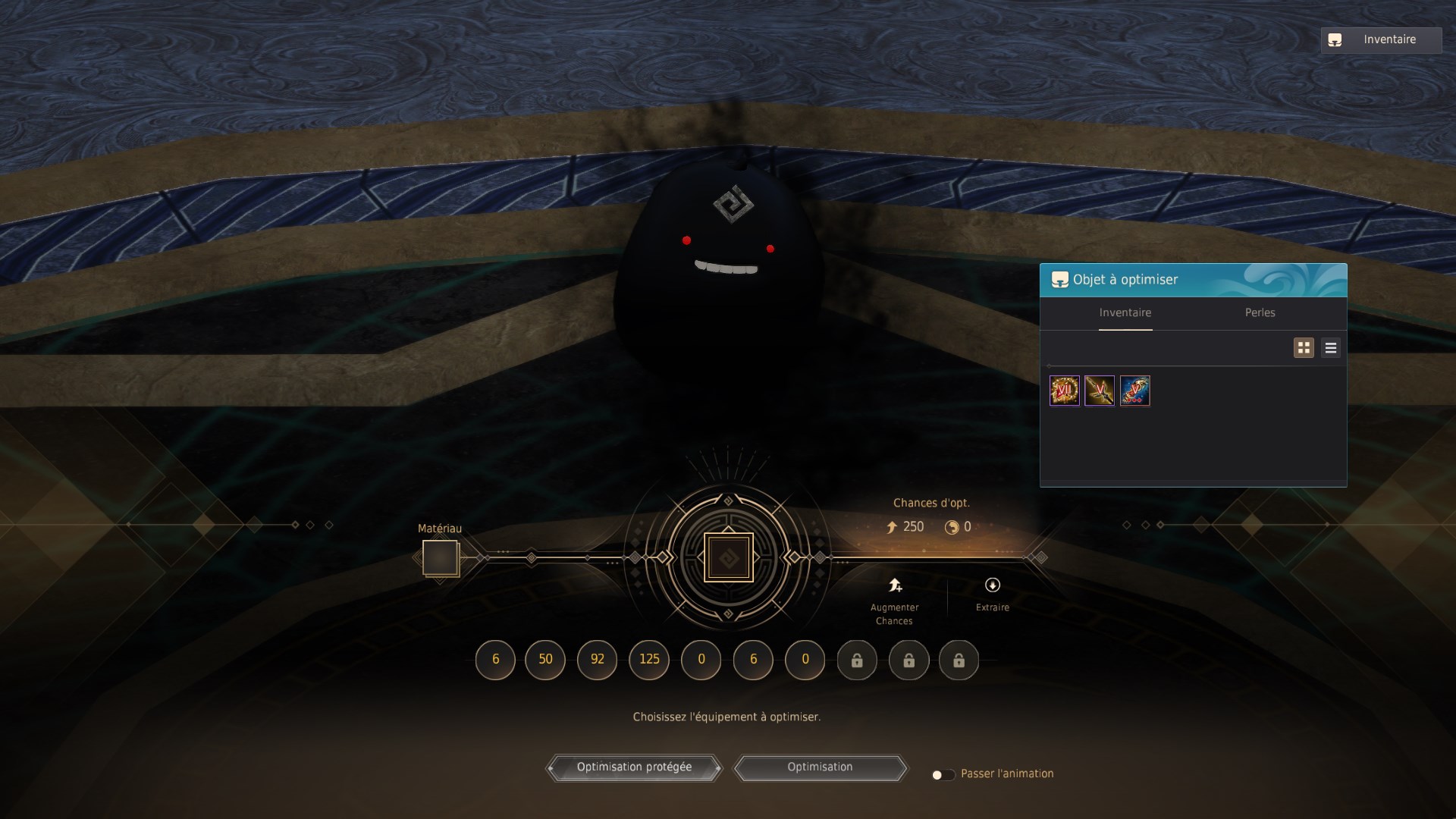Choose the V weapon item with purple border
1456x819 pixels.
point(1100,391)
